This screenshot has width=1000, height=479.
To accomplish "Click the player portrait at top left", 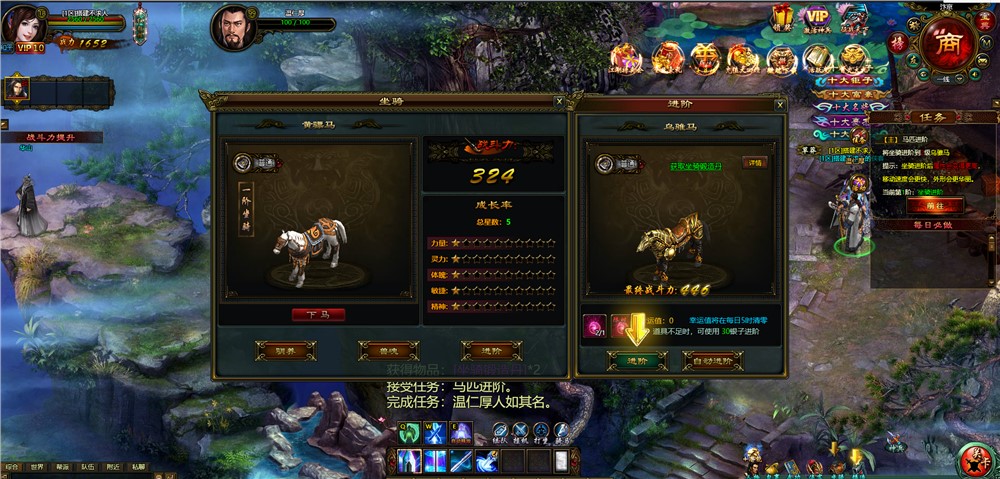I will [26, 27].
